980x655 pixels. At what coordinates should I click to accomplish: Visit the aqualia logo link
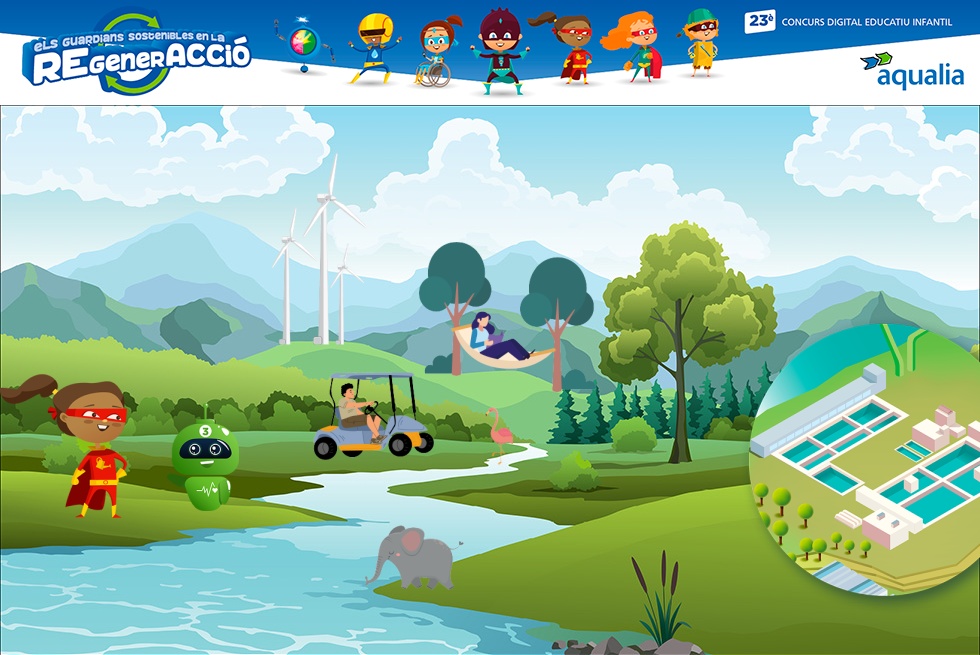coord(912,70)
